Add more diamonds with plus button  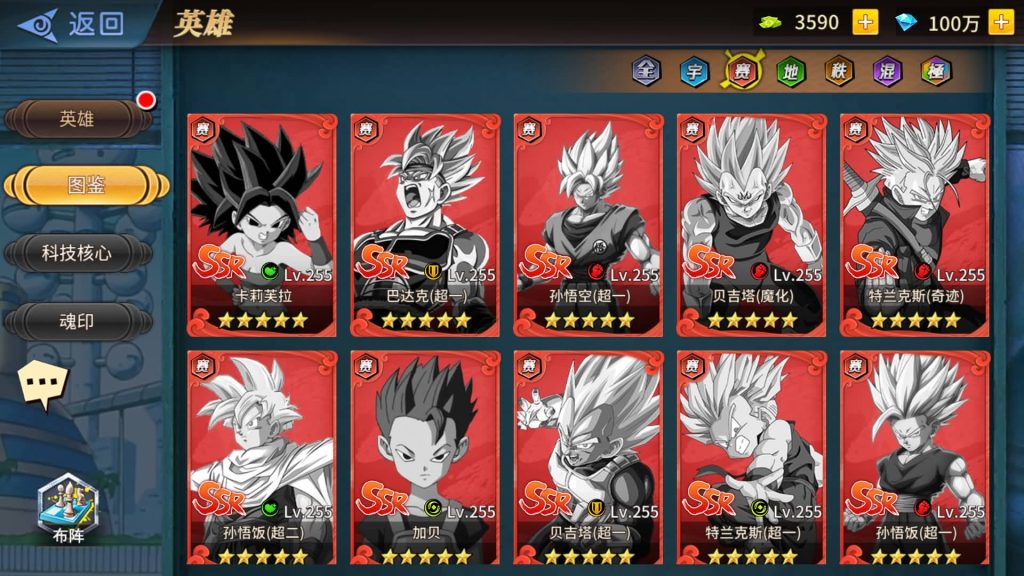(x=1000, y=22)
